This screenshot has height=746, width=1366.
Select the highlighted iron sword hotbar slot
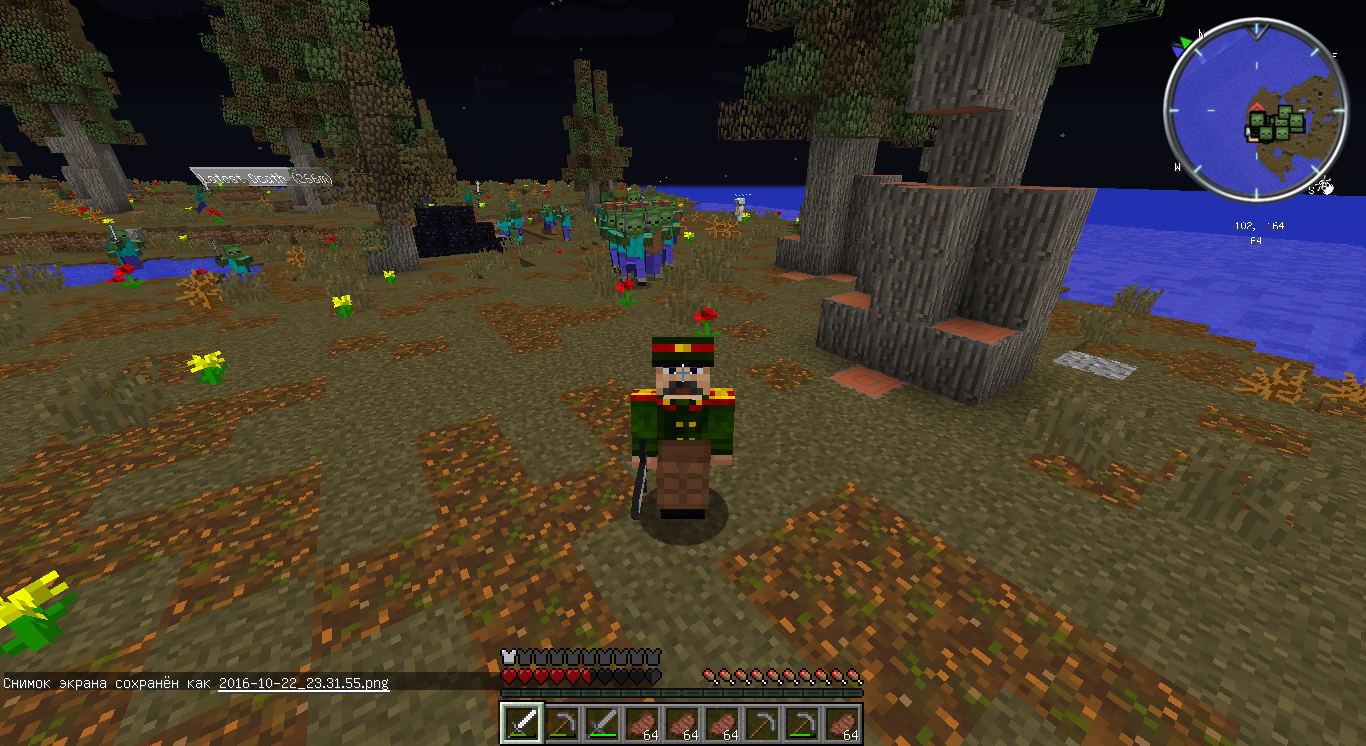[x=522, y=723]
